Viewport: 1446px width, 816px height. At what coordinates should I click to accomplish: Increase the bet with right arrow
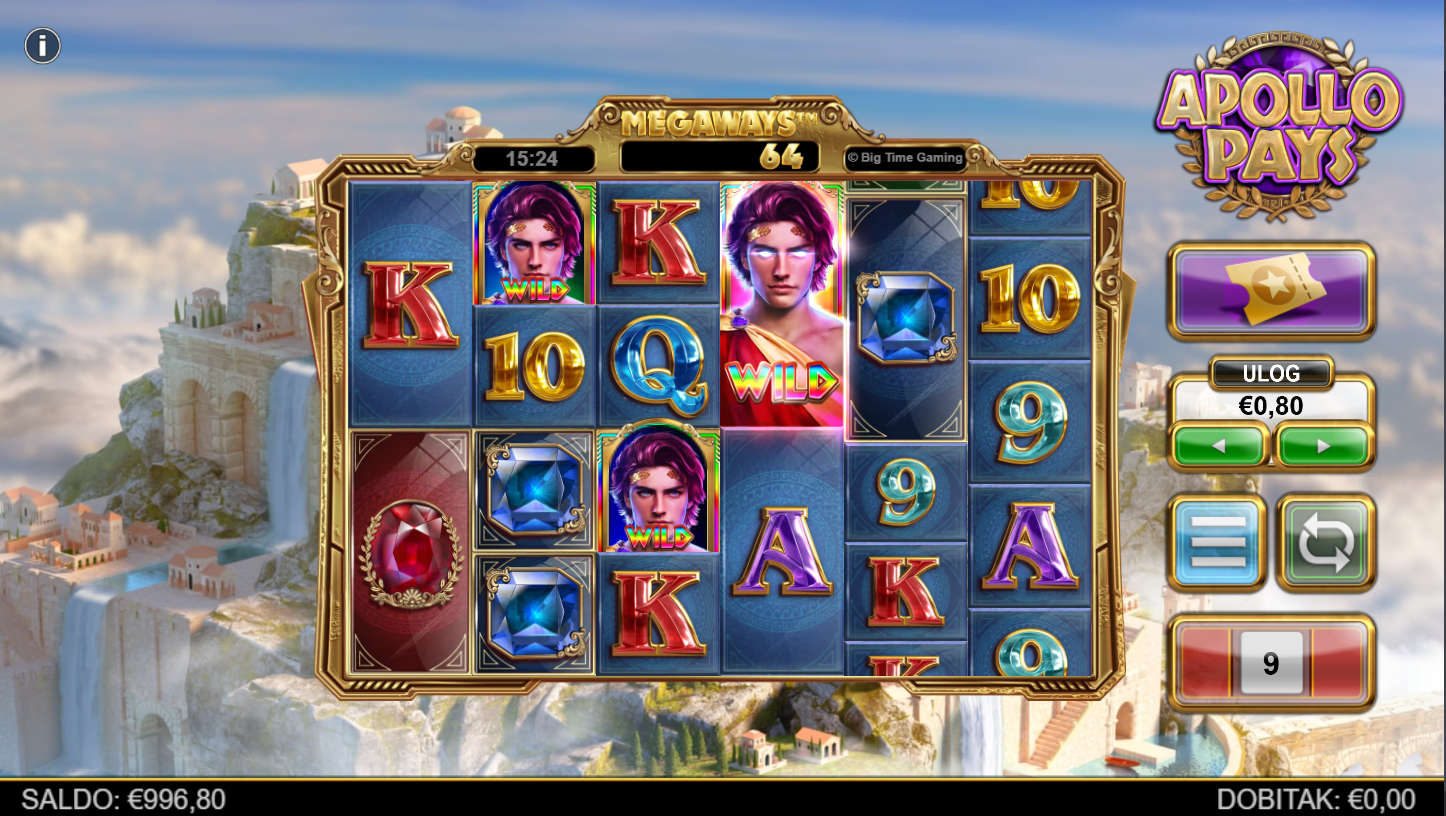[x=1323, y=446]
